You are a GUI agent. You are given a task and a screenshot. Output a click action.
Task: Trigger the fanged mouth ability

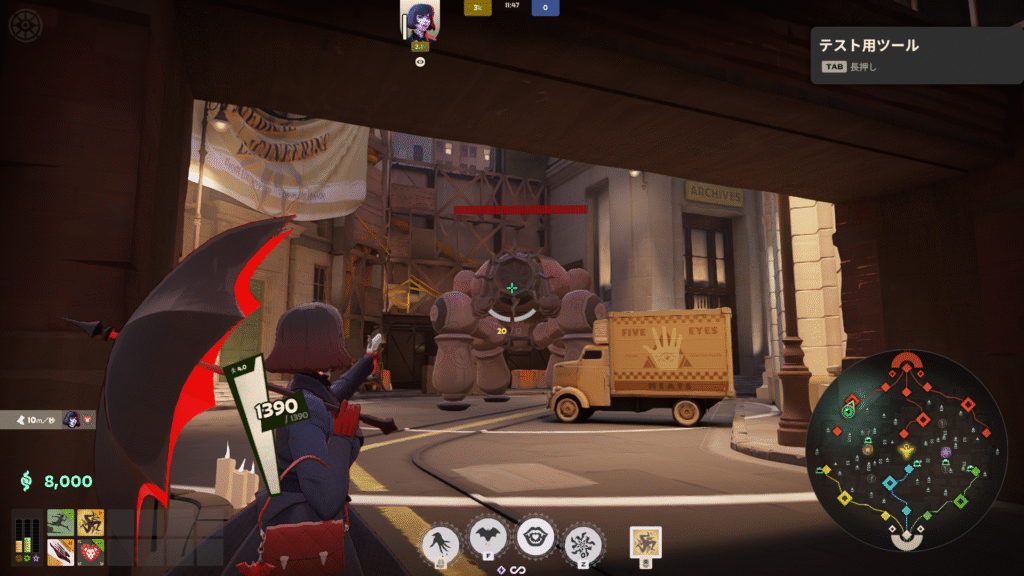coord(536,538)
